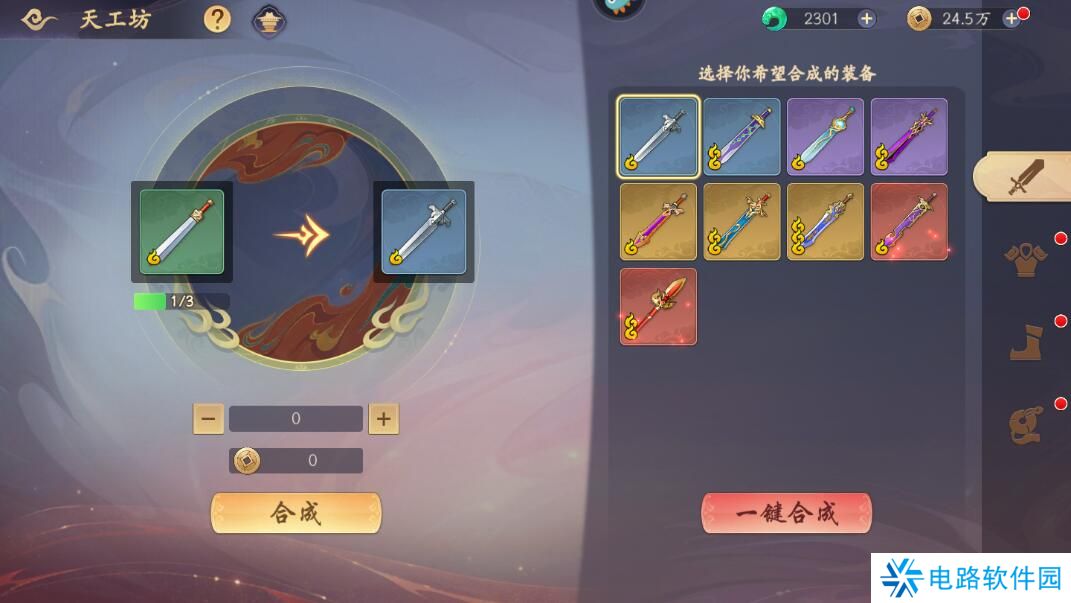Open the pavilion icon beside help
The image size is (1071, 603).
point(268,19)
